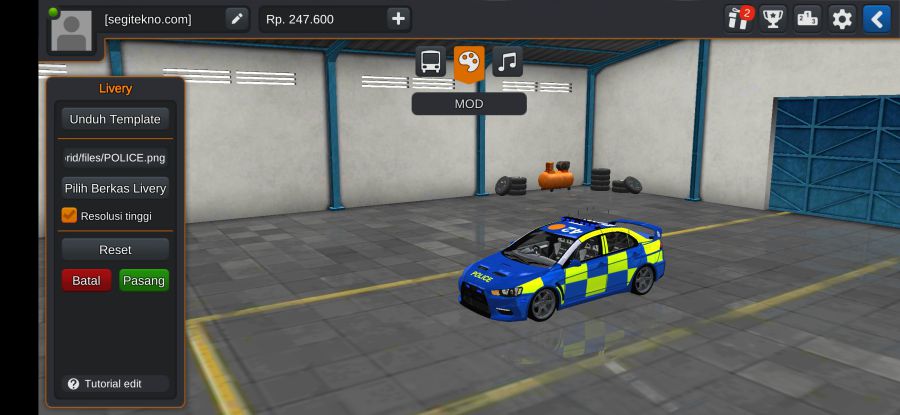The image size is (900, 415).
Task: Switch to the bus vehicle tab
Action: point(431,62)
